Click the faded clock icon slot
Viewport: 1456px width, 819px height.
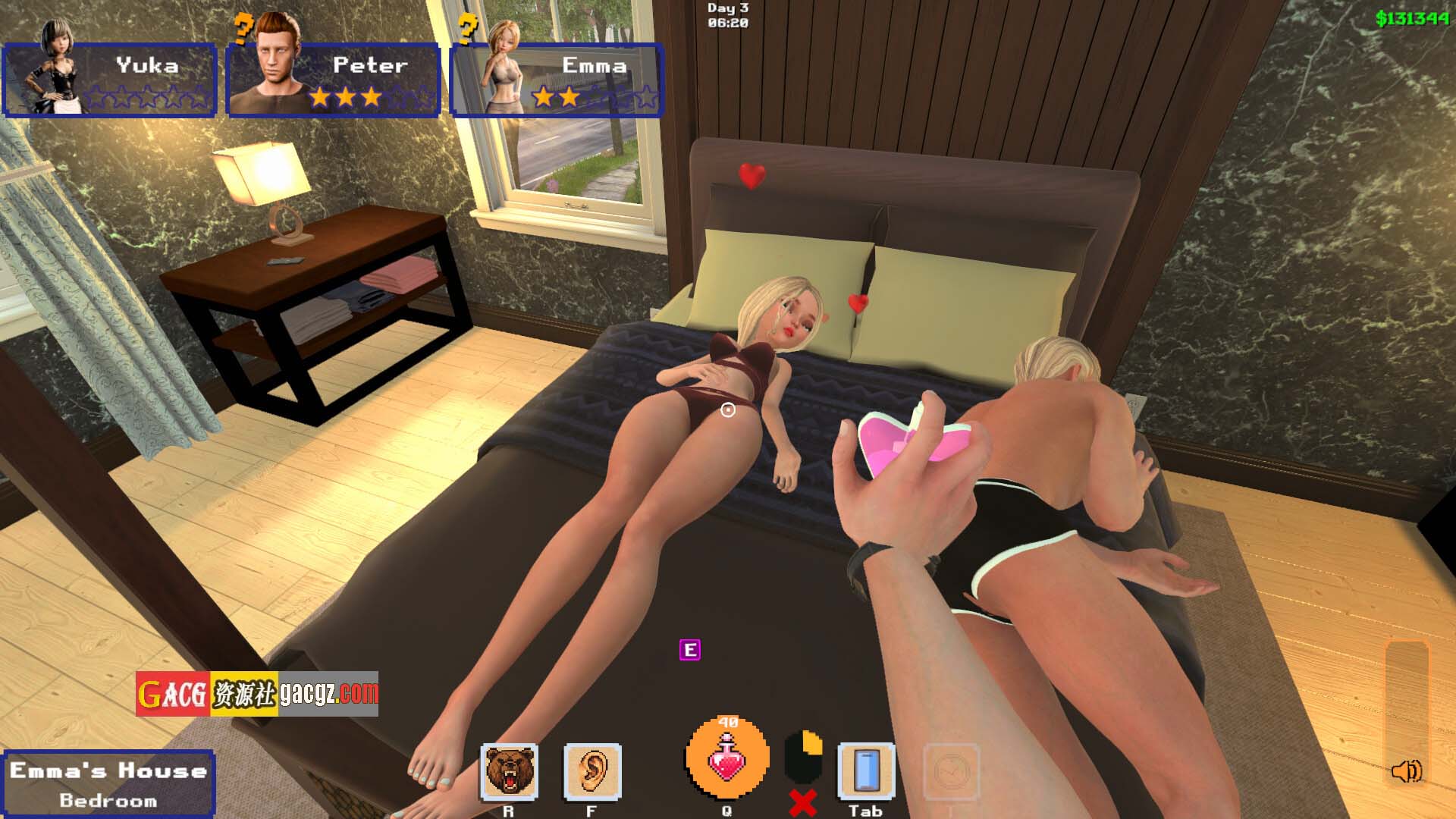click(x=951, y=772)
